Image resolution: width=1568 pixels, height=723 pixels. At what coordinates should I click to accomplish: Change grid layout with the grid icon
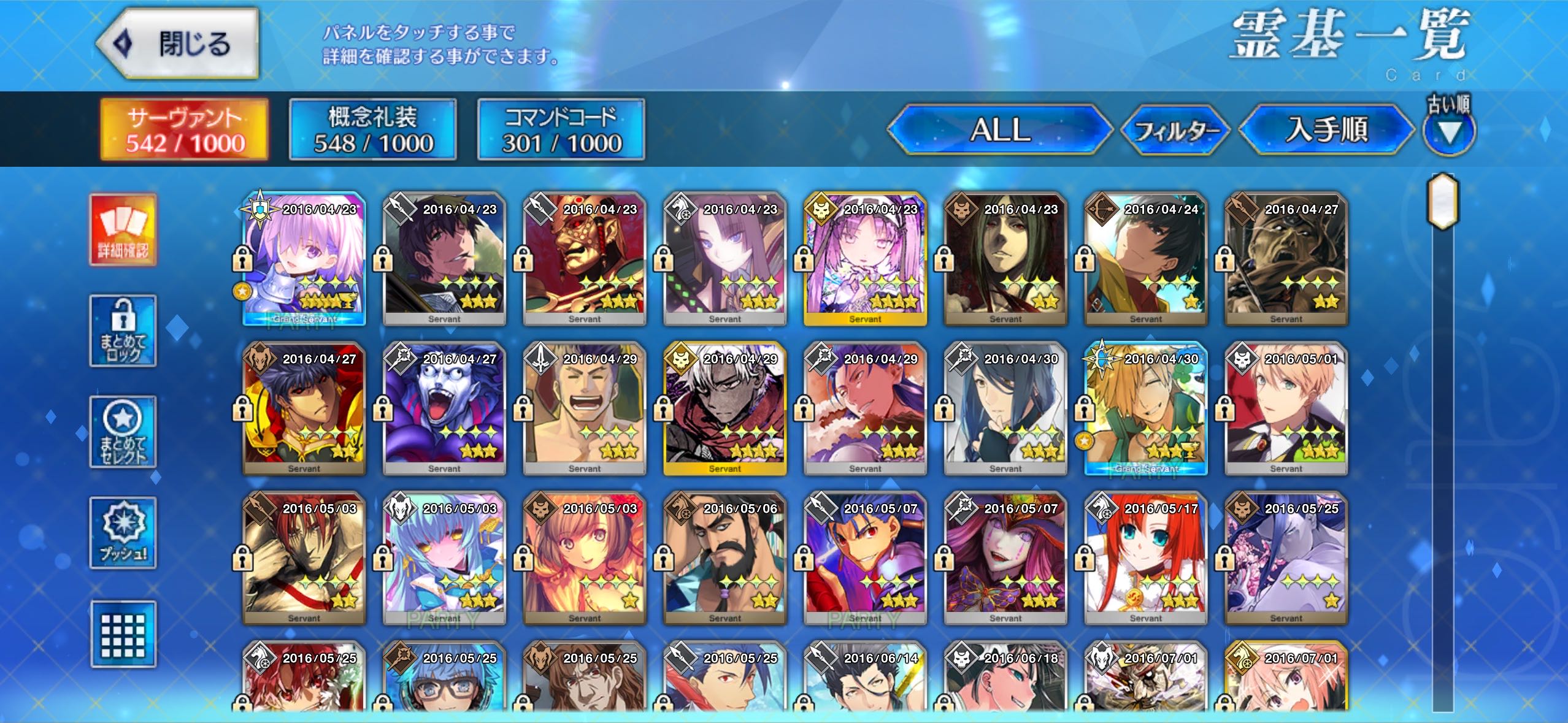(x=123, y=634)
